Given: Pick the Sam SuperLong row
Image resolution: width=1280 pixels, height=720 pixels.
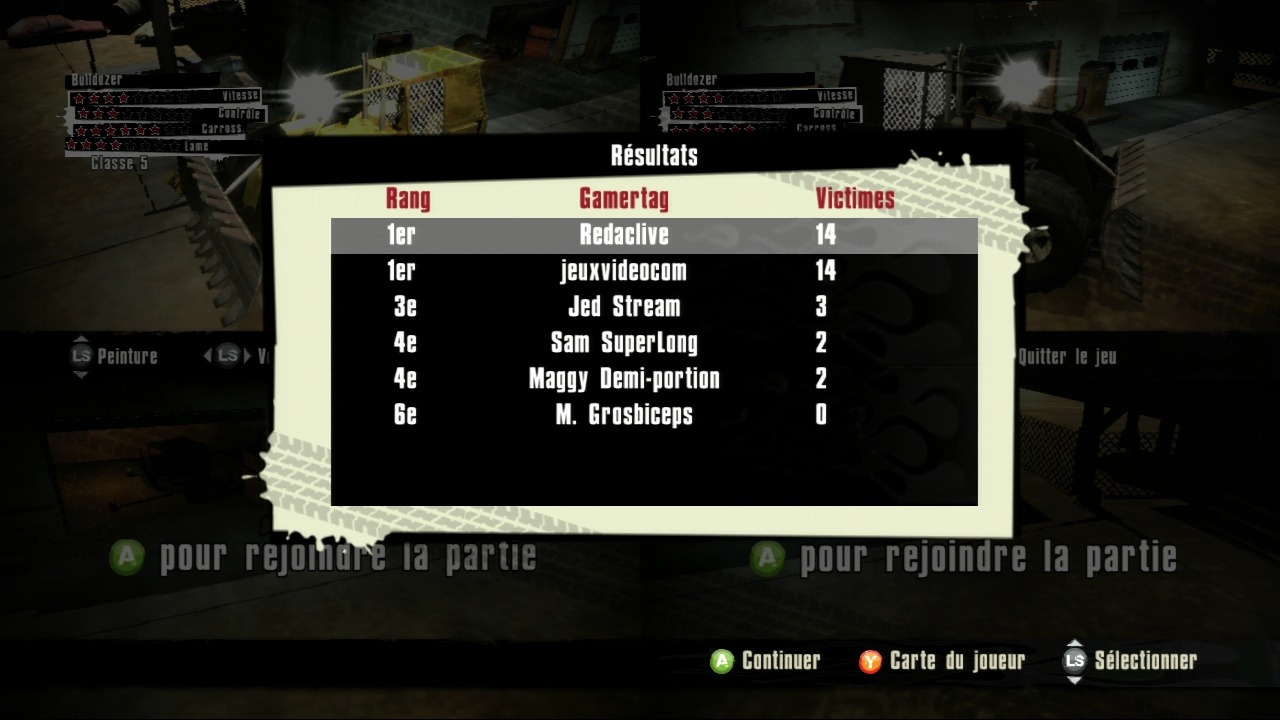Looking at the screenshot, I should coord(624,343).
